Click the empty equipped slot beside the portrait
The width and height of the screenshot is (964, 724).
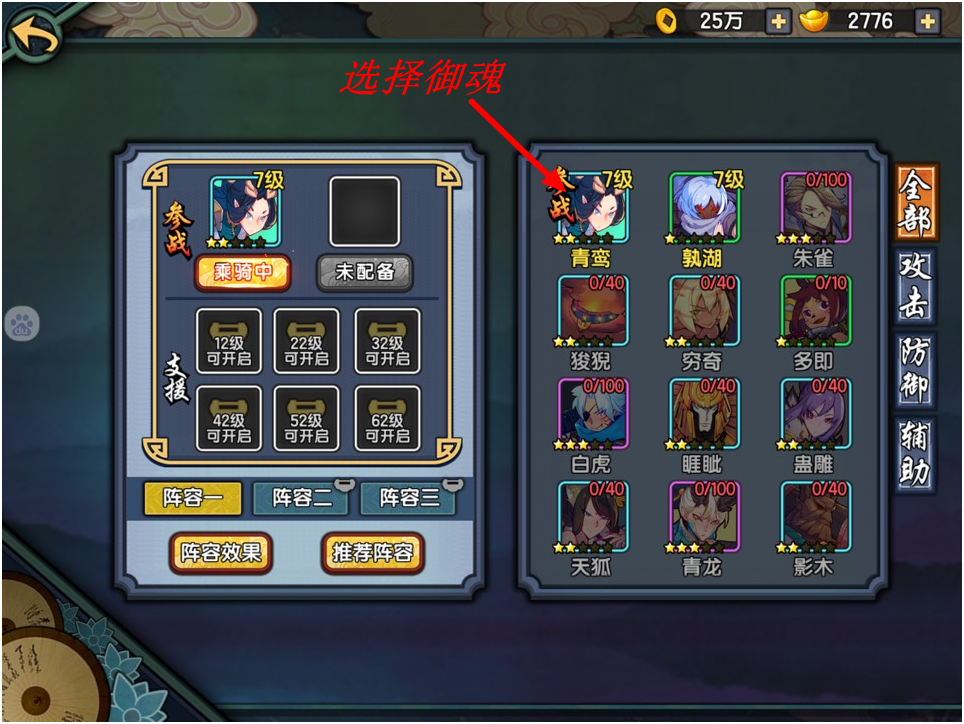tap(365, 212)
